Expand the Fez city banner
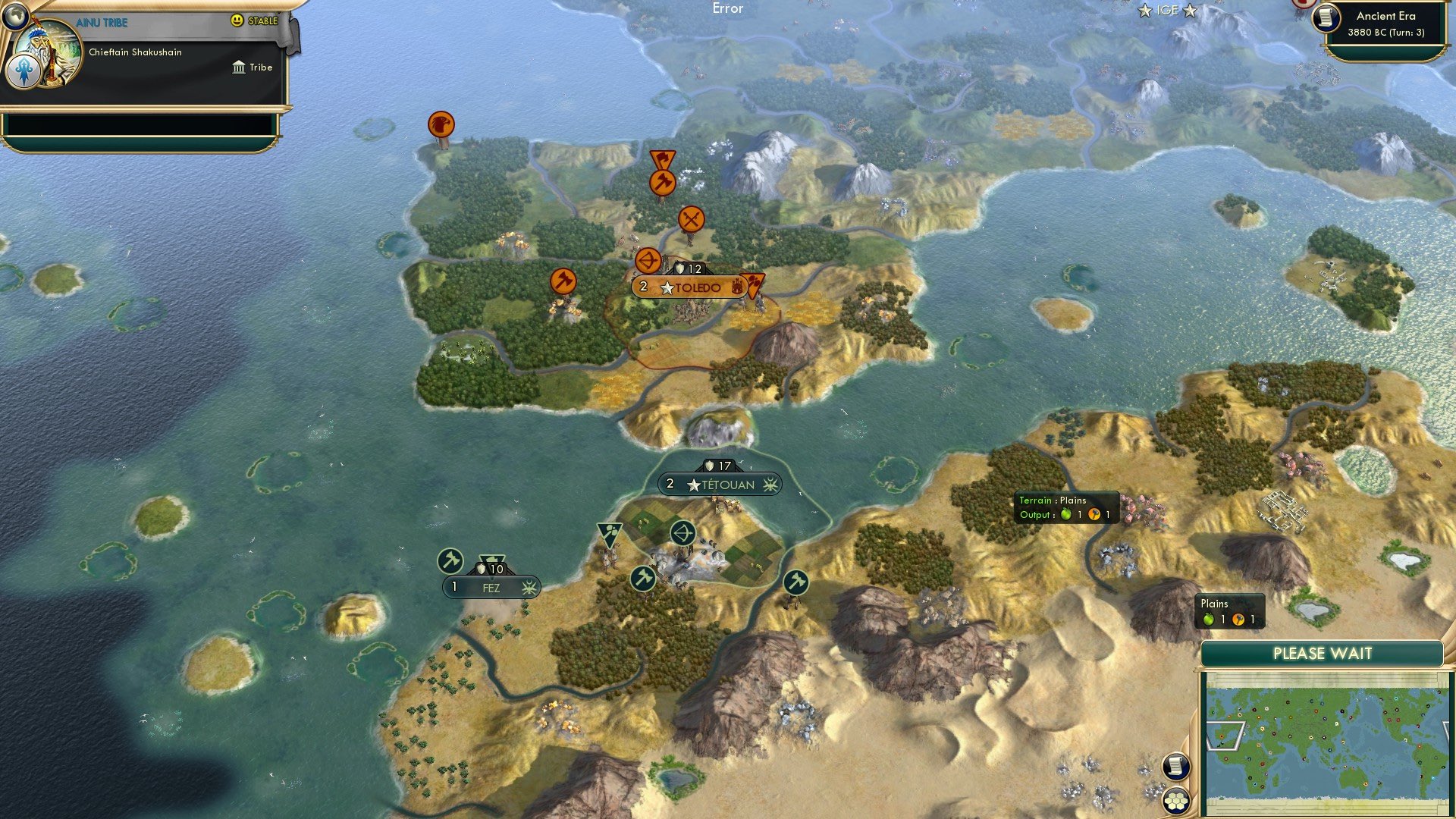 pyautogui.click(x=490, y=587)
